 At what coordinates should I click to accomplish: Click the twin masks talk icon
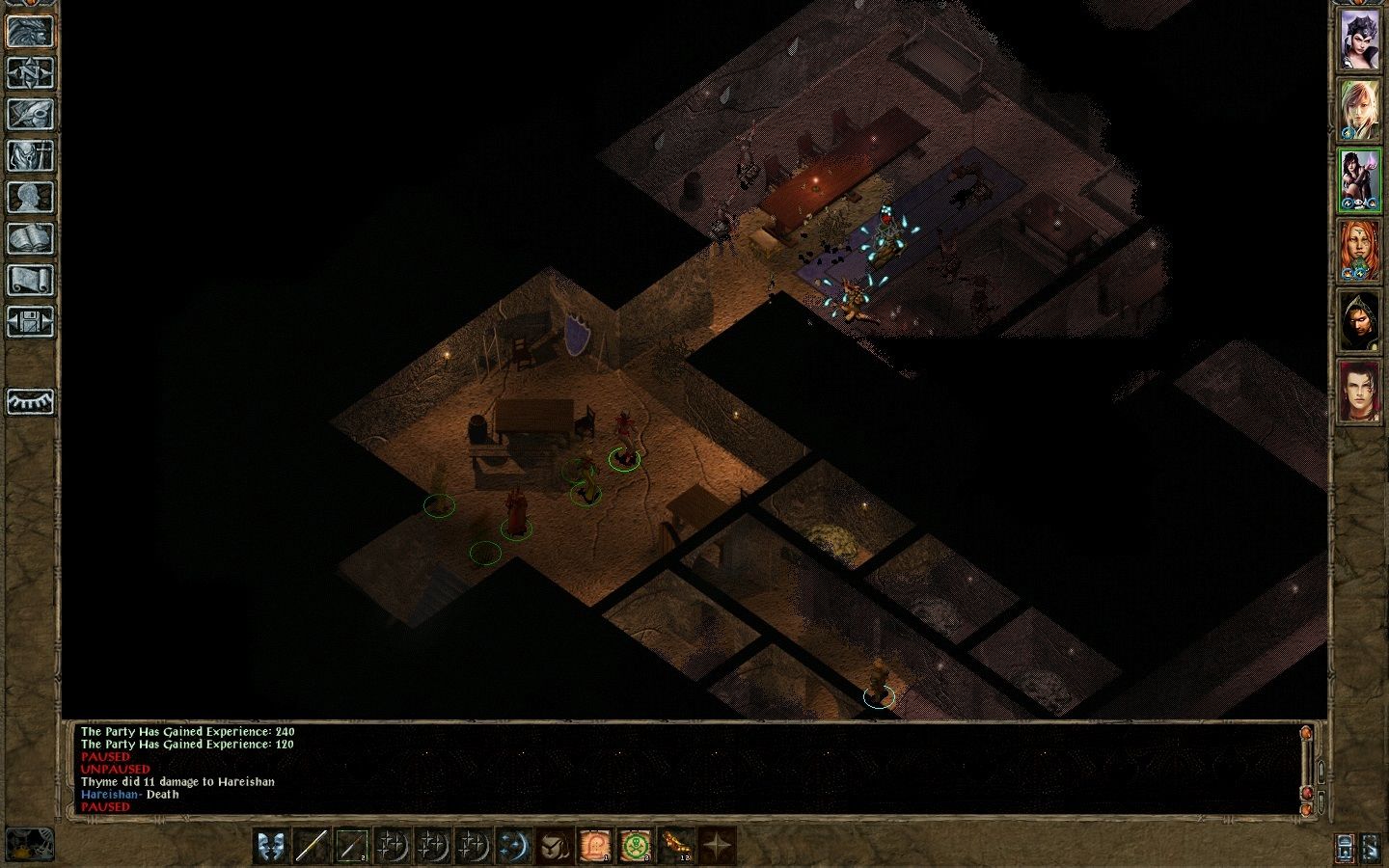(x=271, y=846)
